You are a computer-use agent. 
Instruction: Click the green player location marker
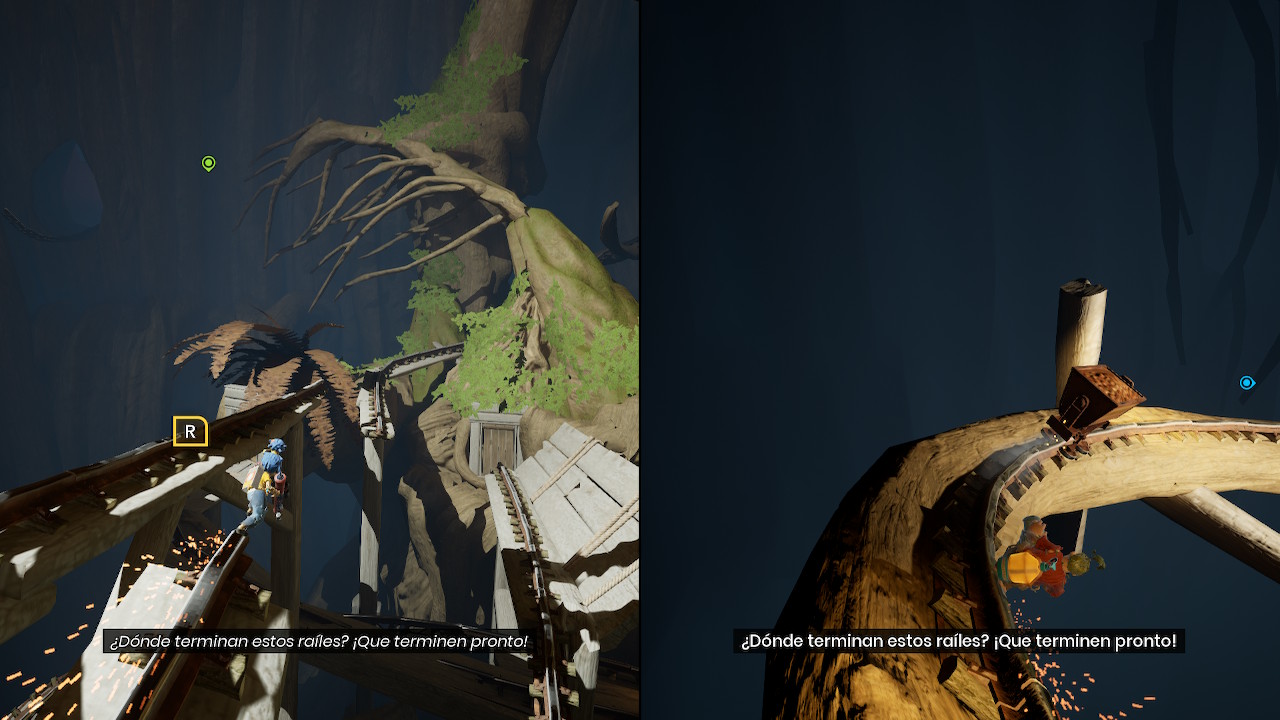pyautogui.click(x=208, y=163)
